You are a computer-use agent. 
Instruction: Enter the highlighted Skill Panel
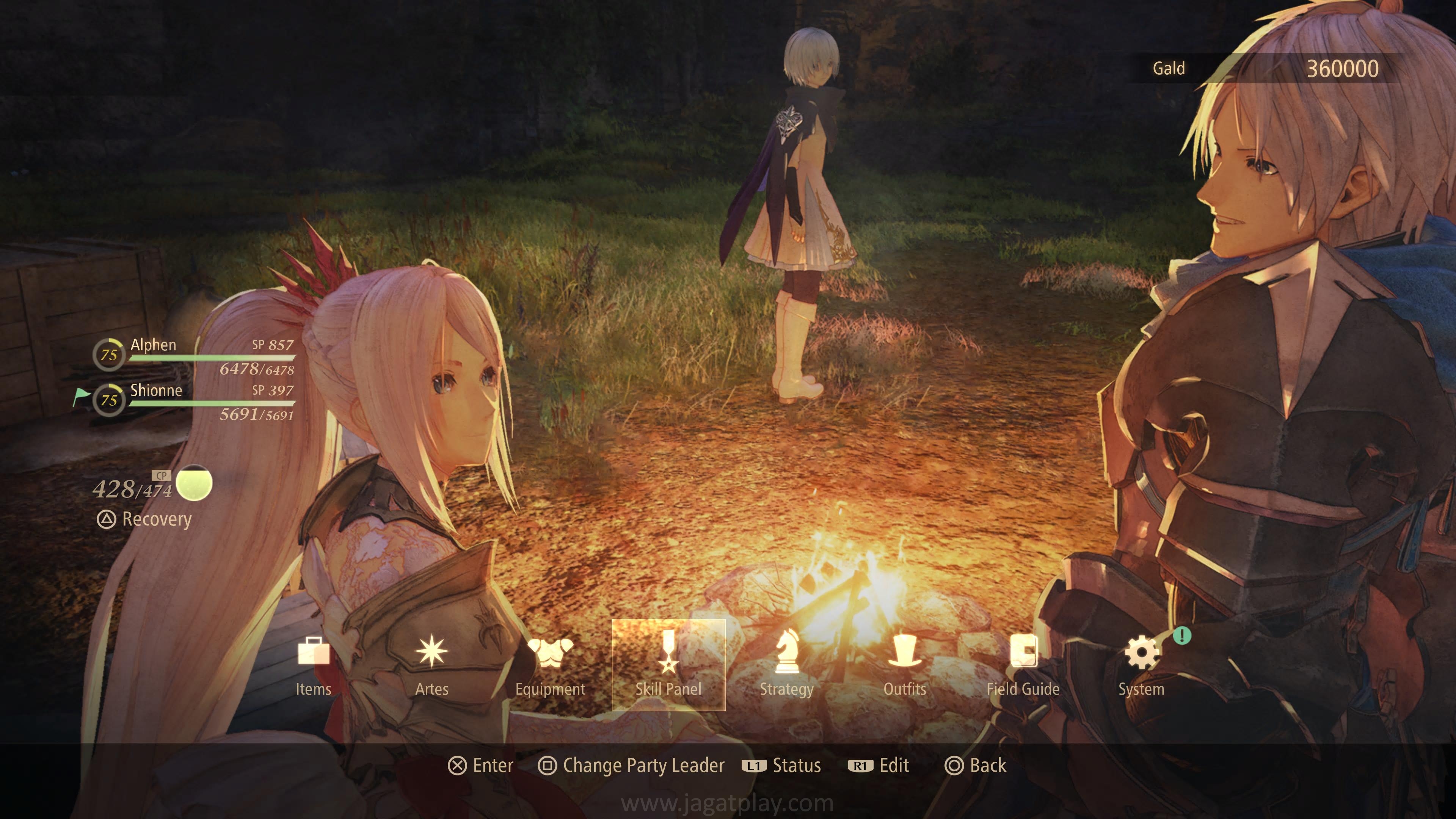pyautogui.click(x=668, y=665)
